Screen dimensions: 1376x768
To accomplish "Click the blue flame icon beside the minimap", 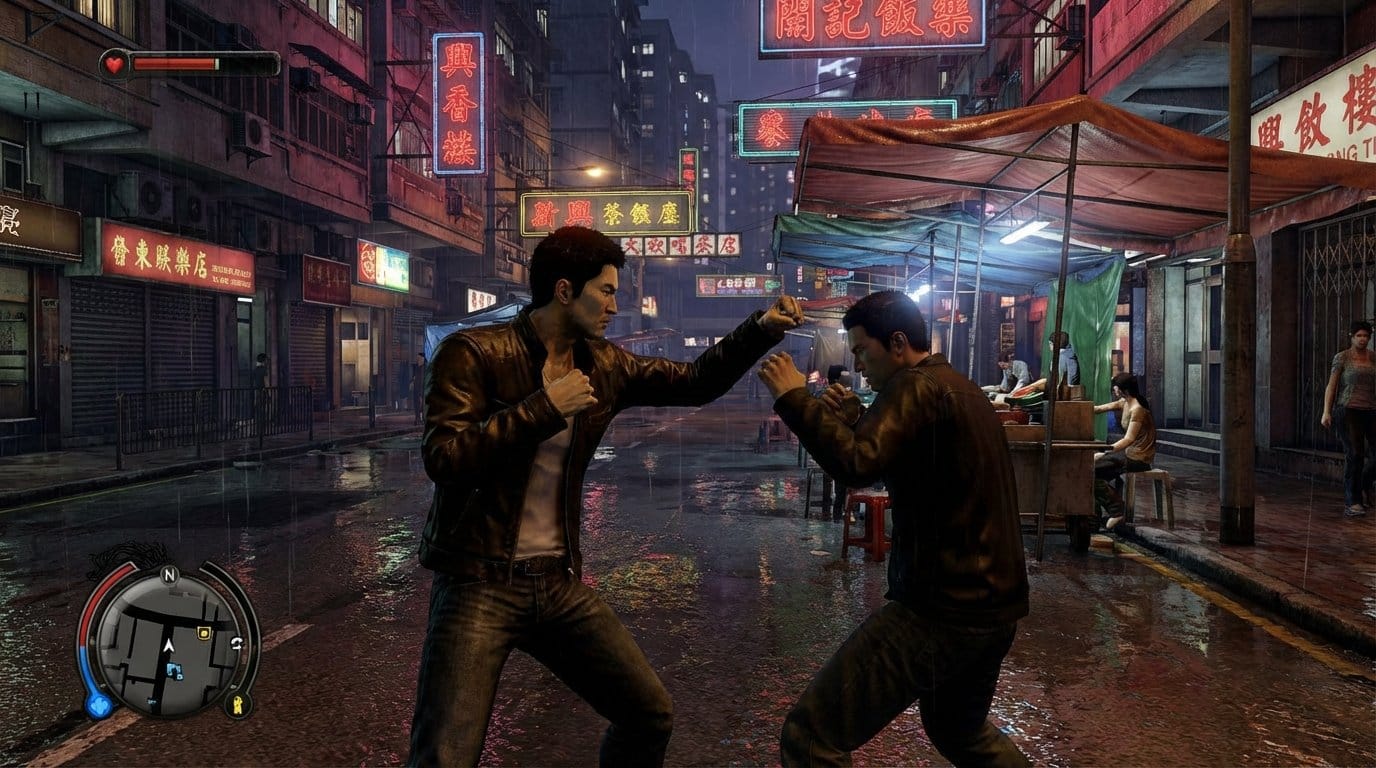I will point(98,706).
